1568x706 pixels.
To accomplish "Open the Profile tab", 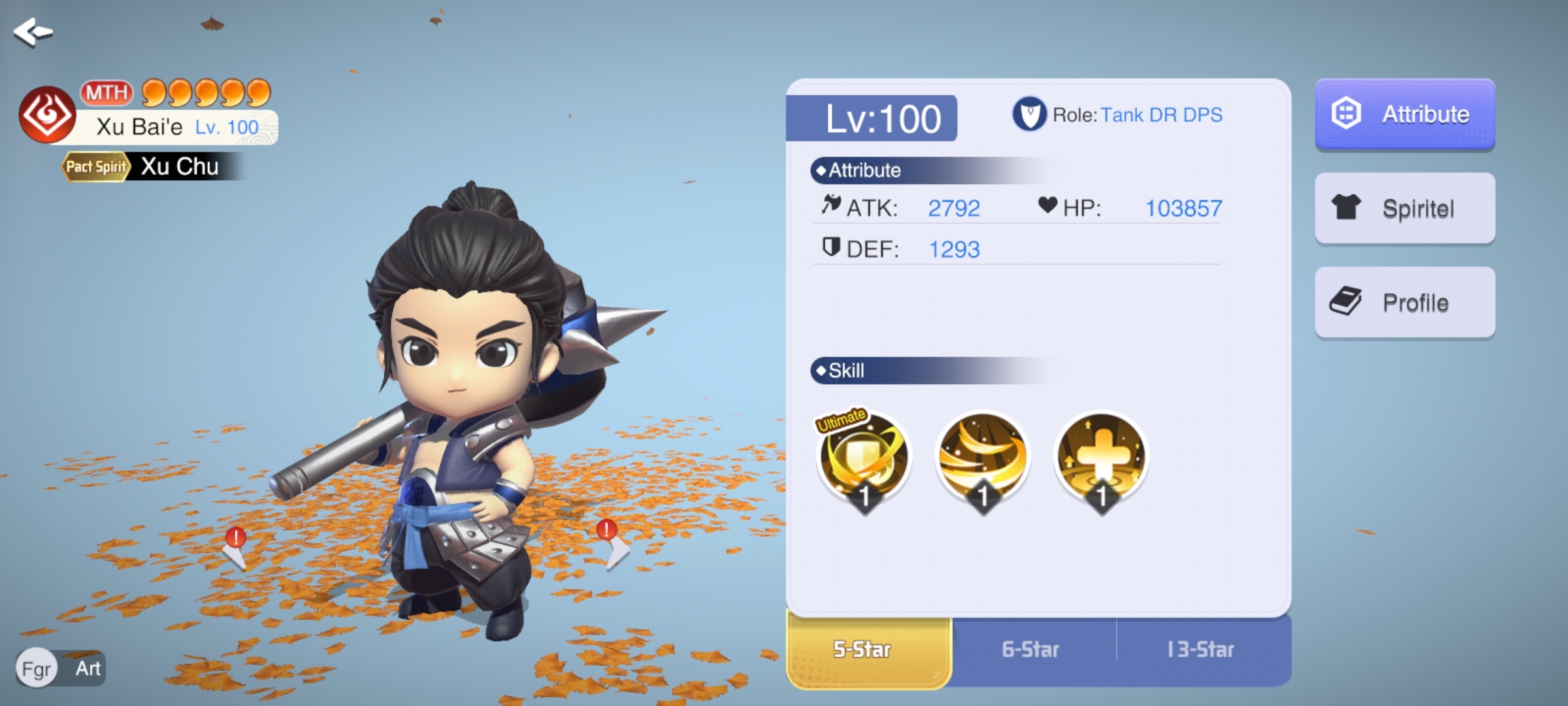I will click(x=1405, y=303).
